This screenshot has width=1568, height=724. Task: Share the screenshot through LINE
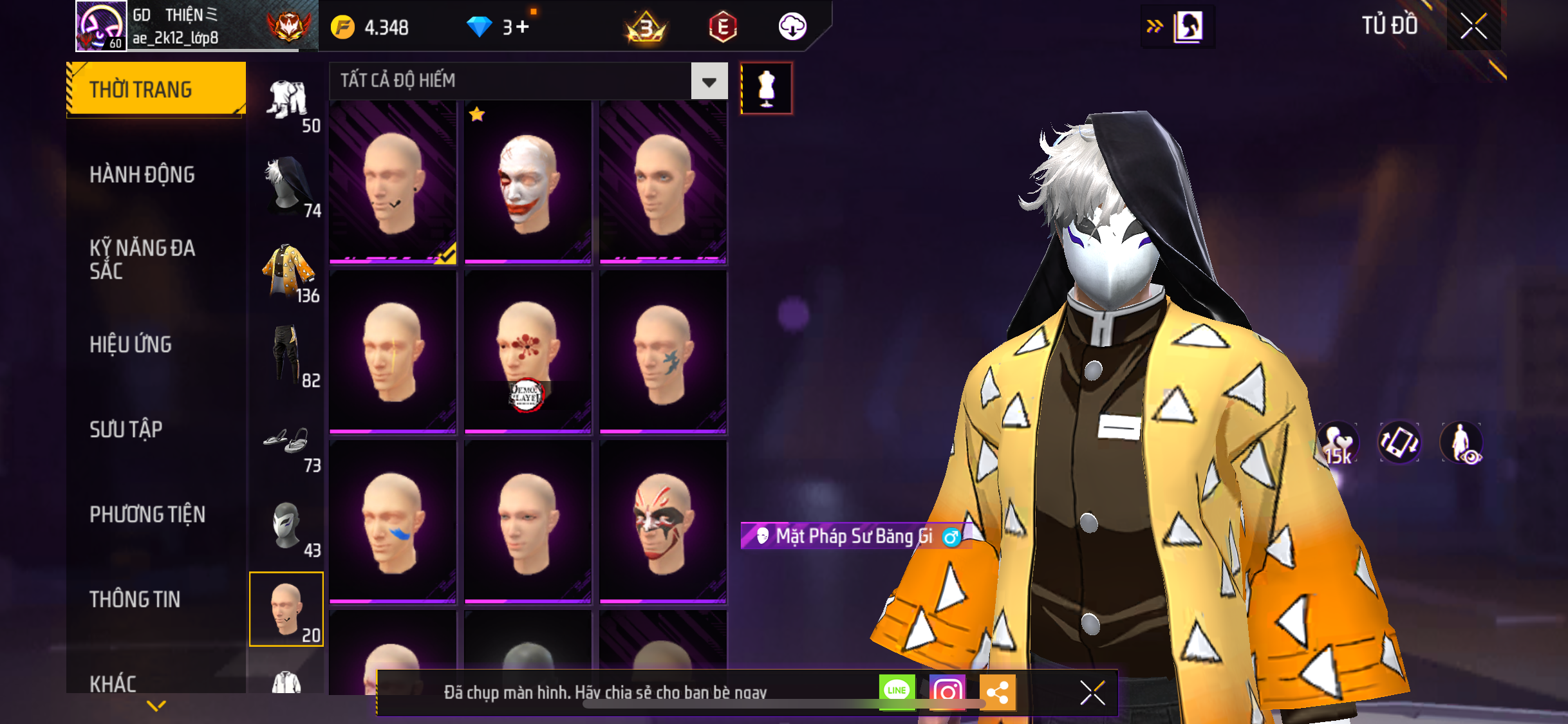tap(897, 692)
